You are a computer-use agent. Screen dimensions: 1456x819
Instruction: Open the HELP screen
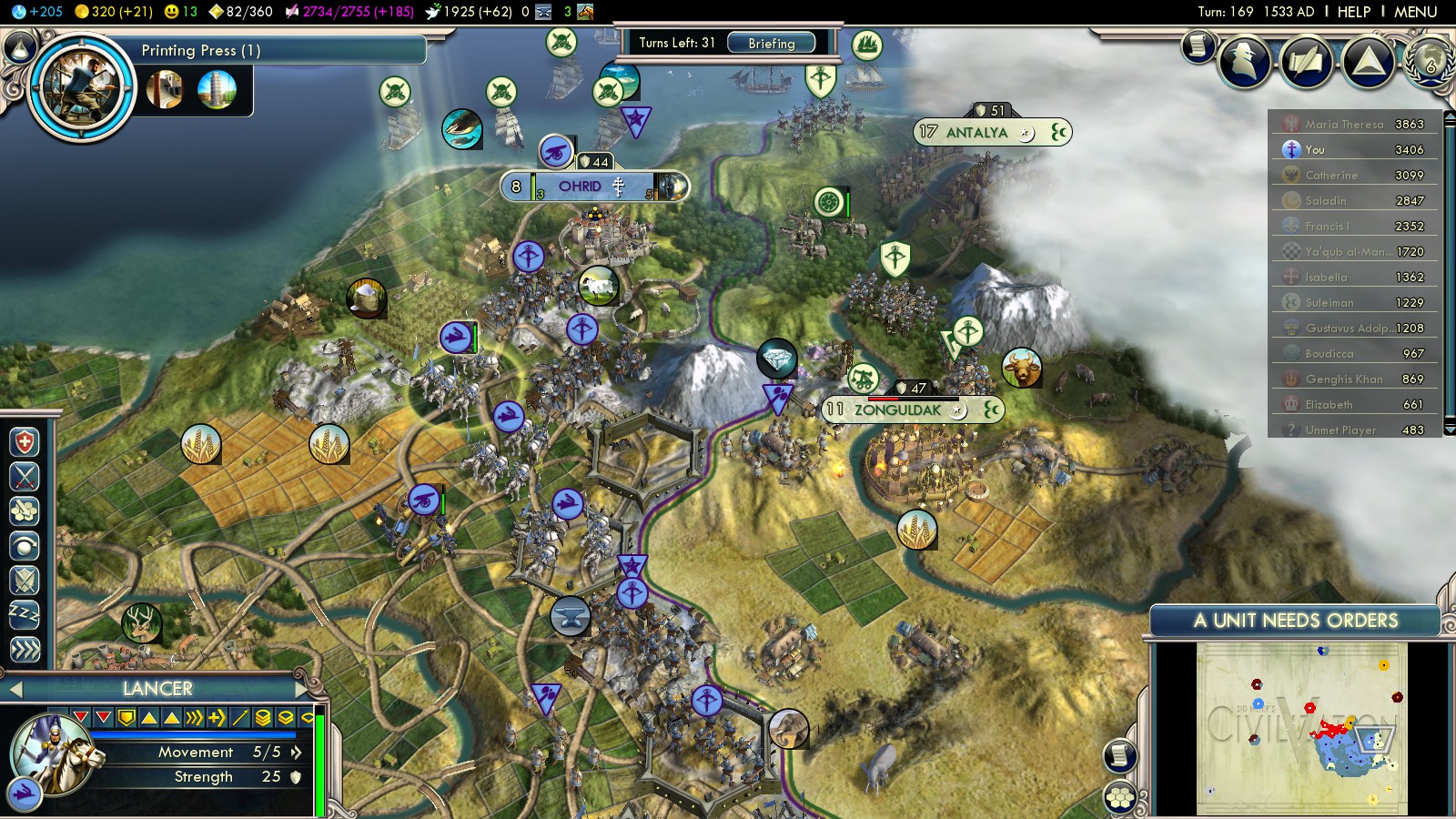point(1353,12)
